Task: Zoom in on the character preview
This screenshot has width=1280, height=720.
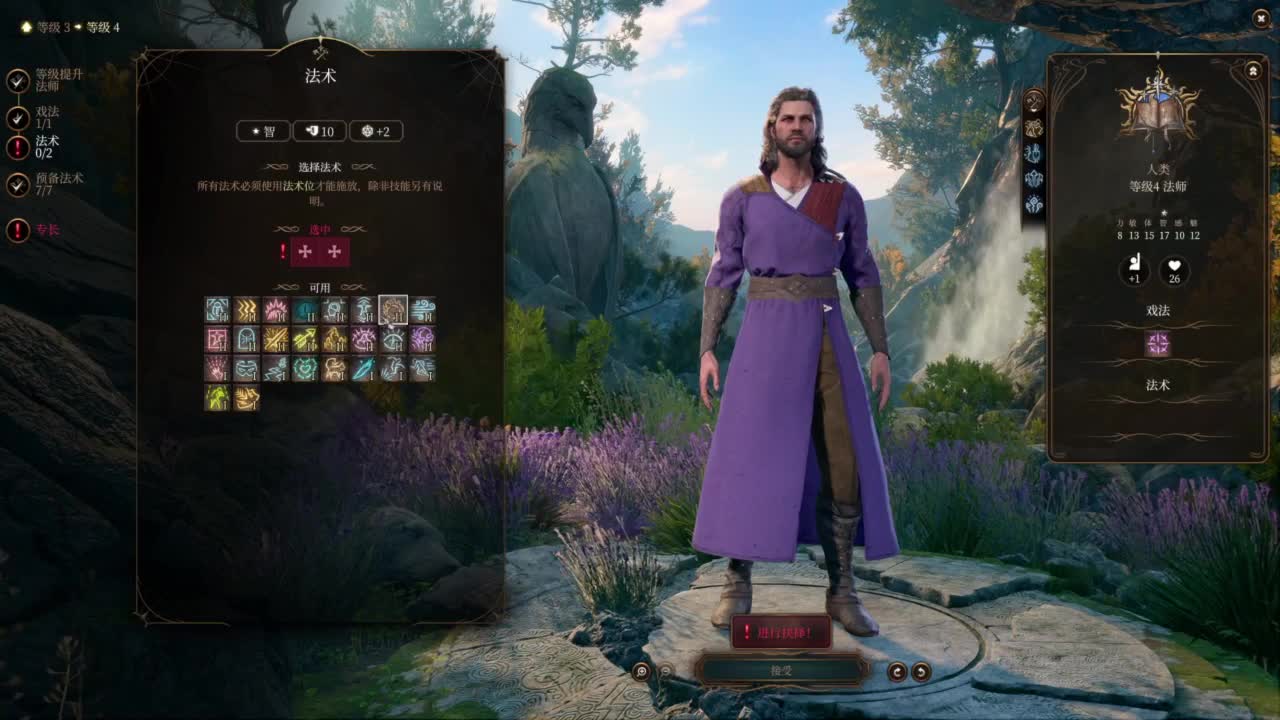Action: click(x=641, y=671)
